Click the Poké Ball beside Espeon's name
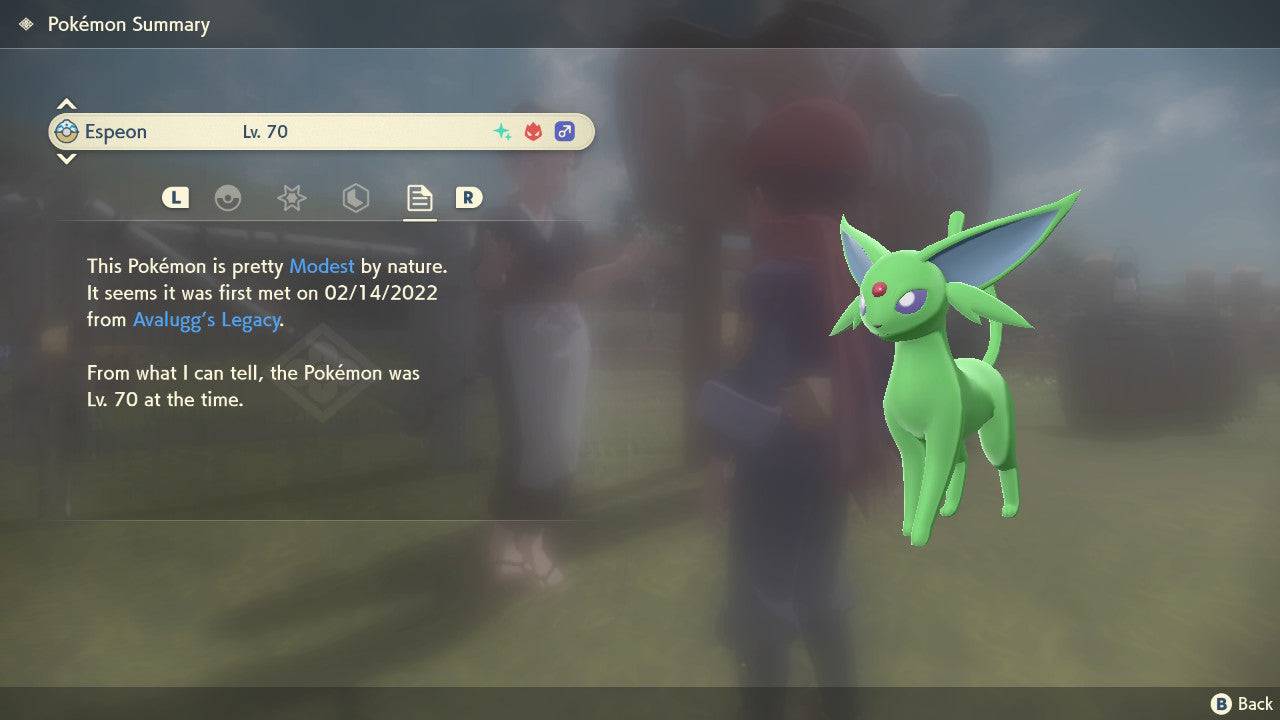 (68, 131)
